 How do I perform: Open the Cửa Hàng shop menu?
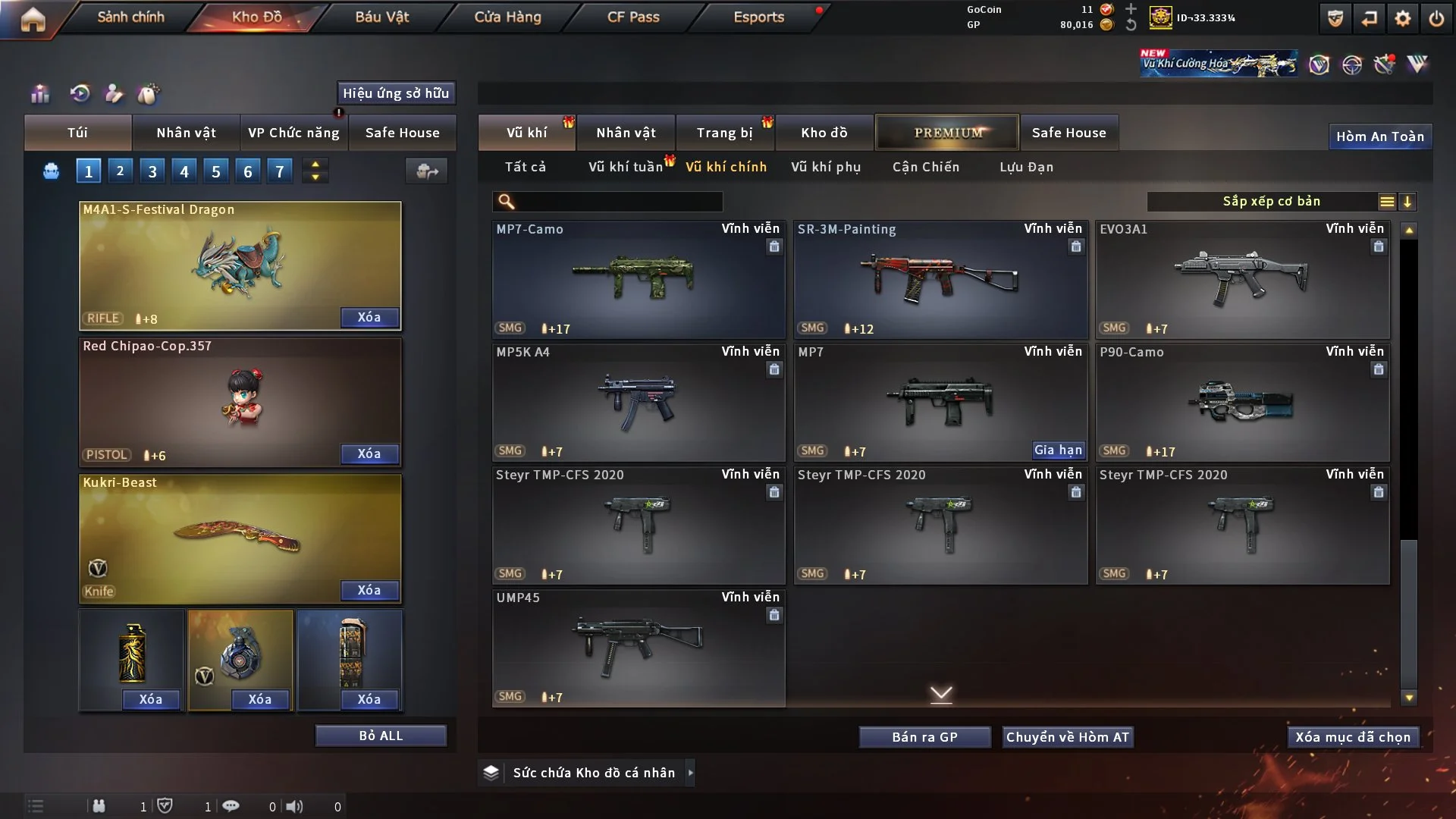(x=507, y=17)
